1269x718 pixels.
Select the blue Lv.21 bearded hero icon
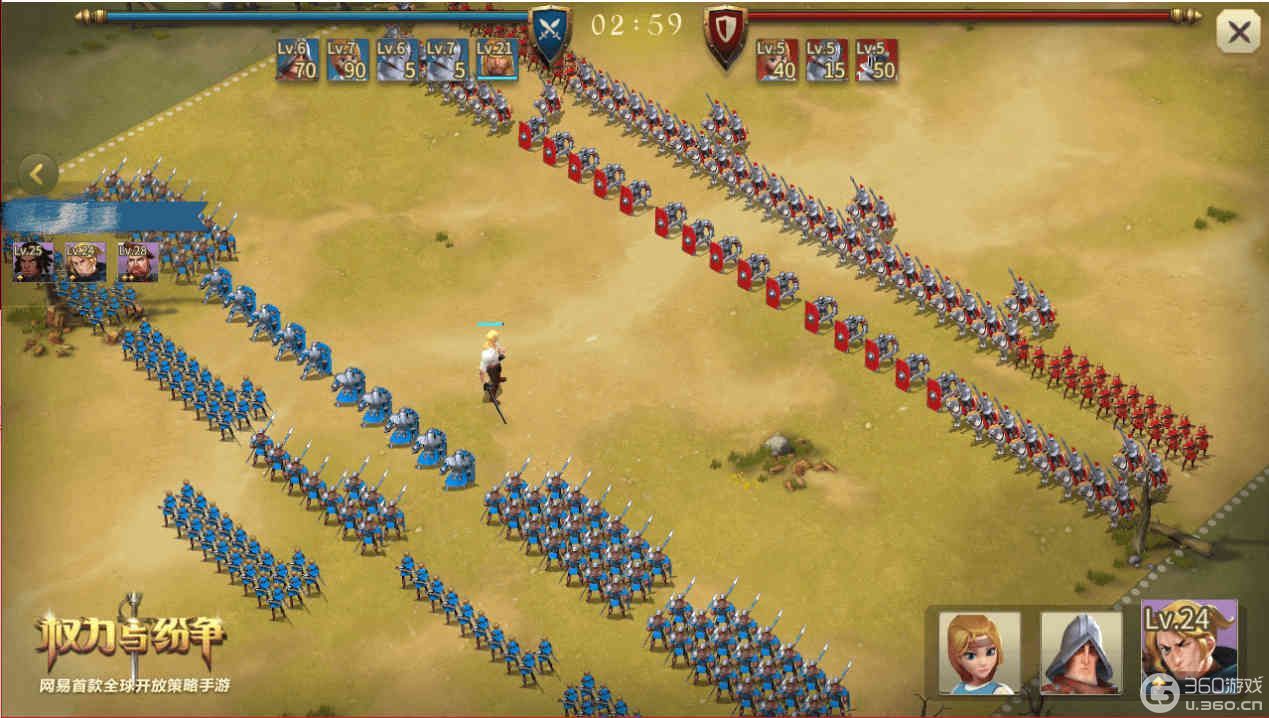(x=496, y=60)
